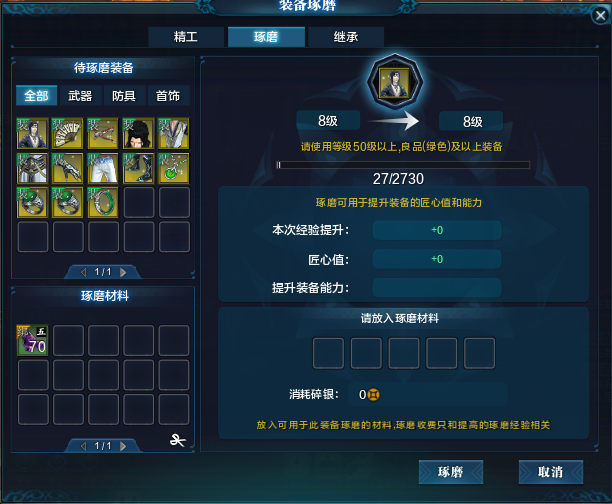The height and width of the screenshot is (504, 612).
Task: Show 全部 equipment filter
Action: tap(36, 96)
